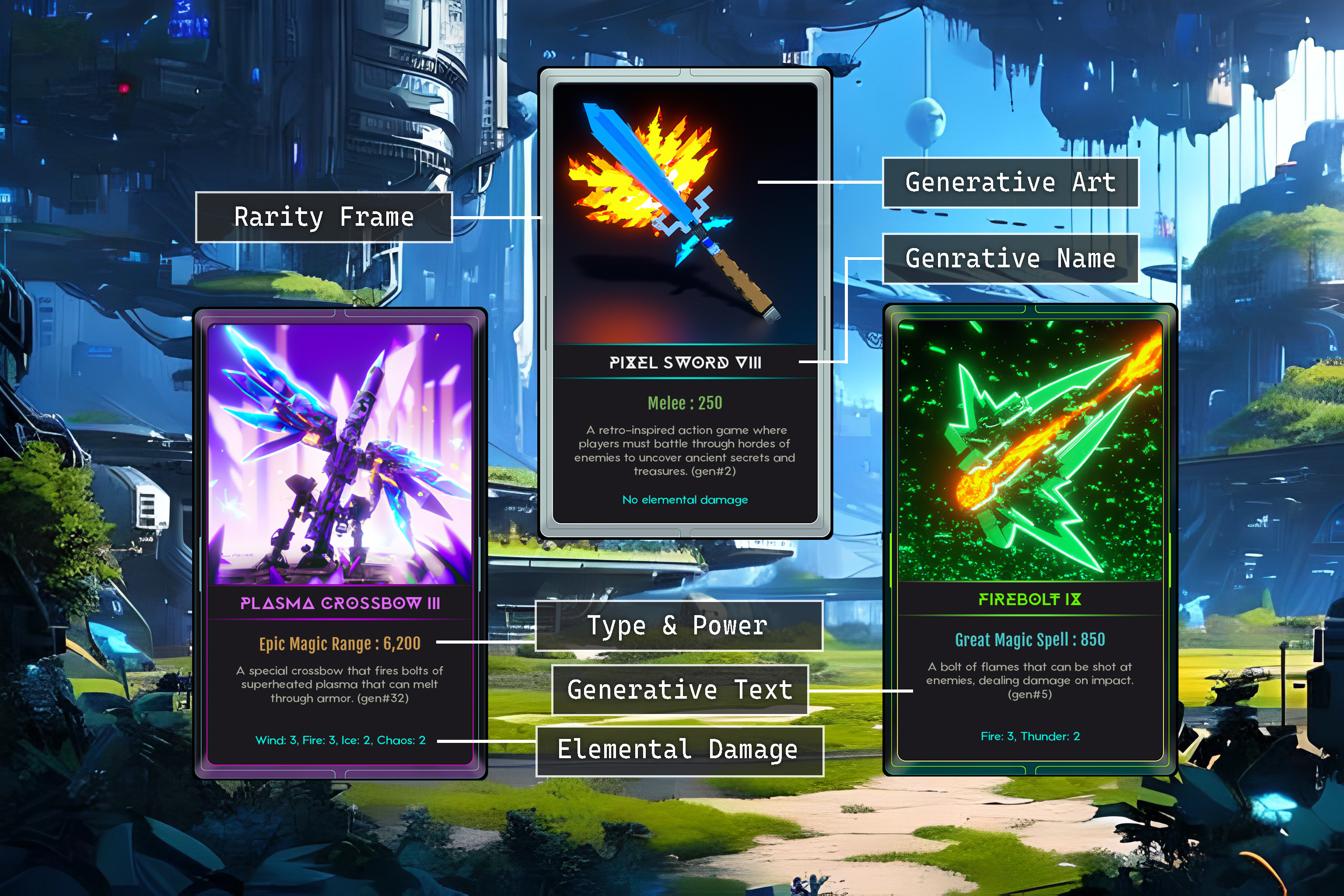The image size is (1344, 896).
Task: Select the Pixel Sword VIII card
Action: pos(685,303)
